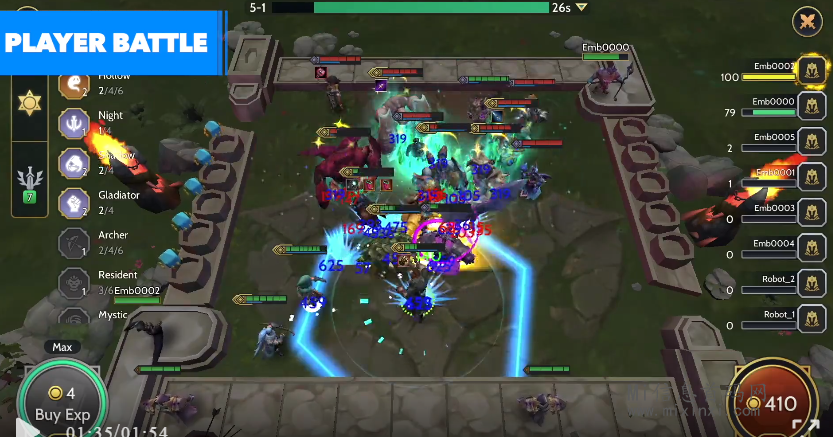
Task: Open the winged emblem icon marked 7
Action: tap(28, 182)
